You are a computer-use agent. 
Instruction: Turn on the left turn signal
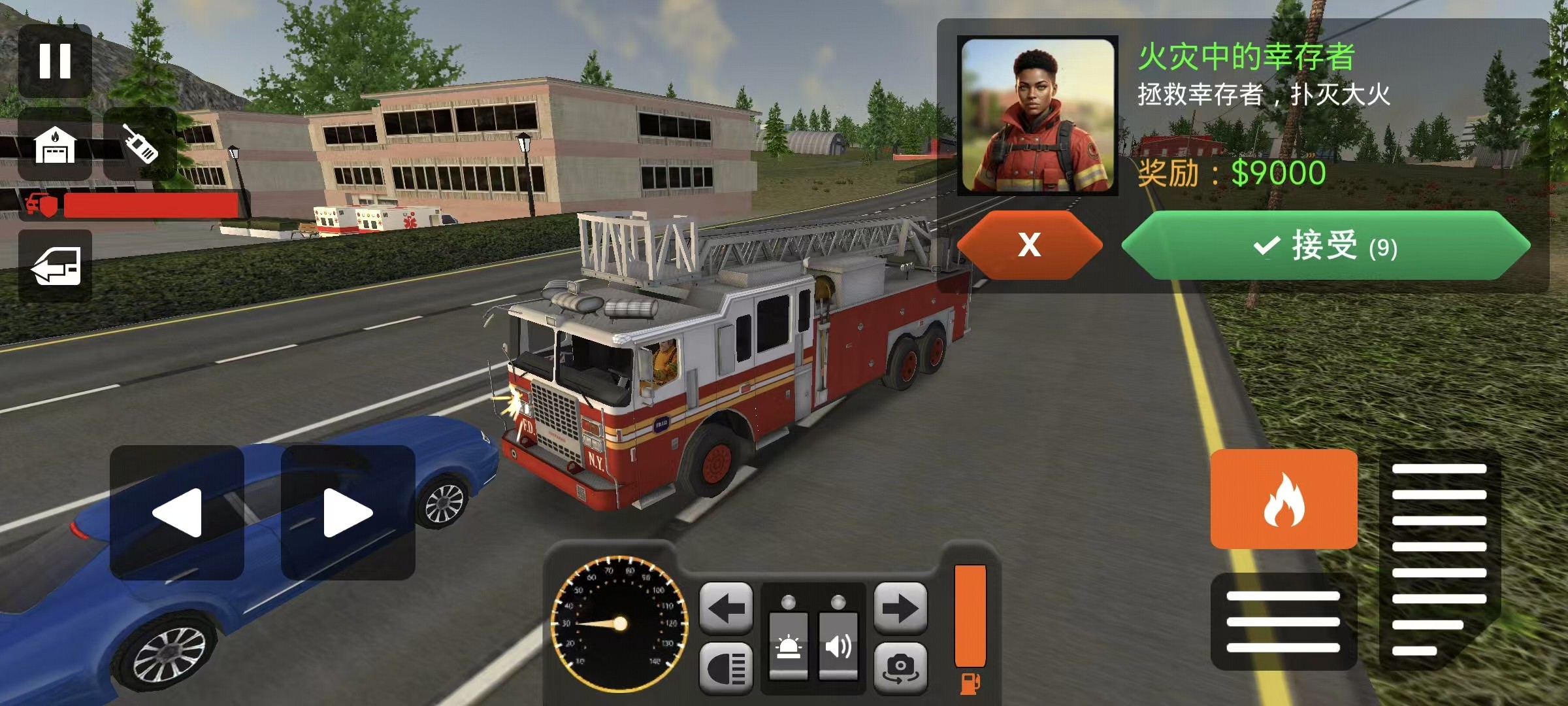pos(726,609)
